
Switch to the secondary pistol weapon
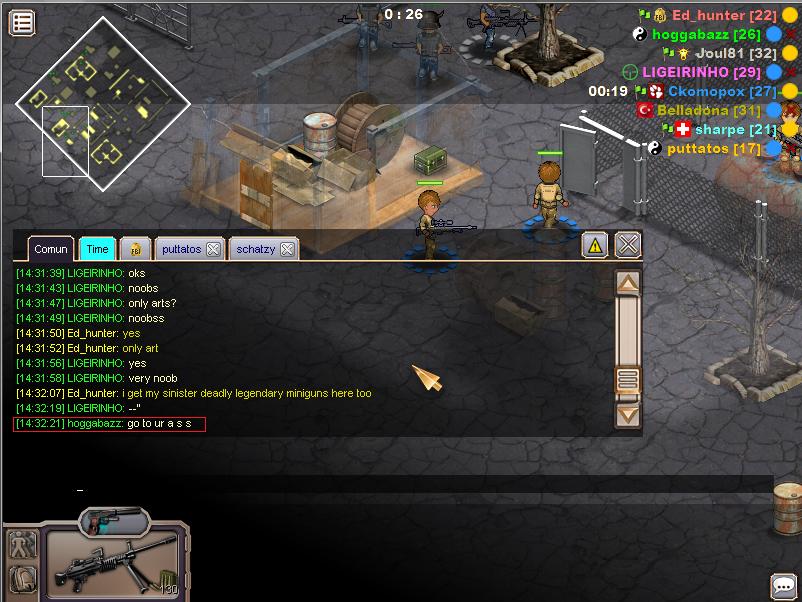[x=113, y=521]
